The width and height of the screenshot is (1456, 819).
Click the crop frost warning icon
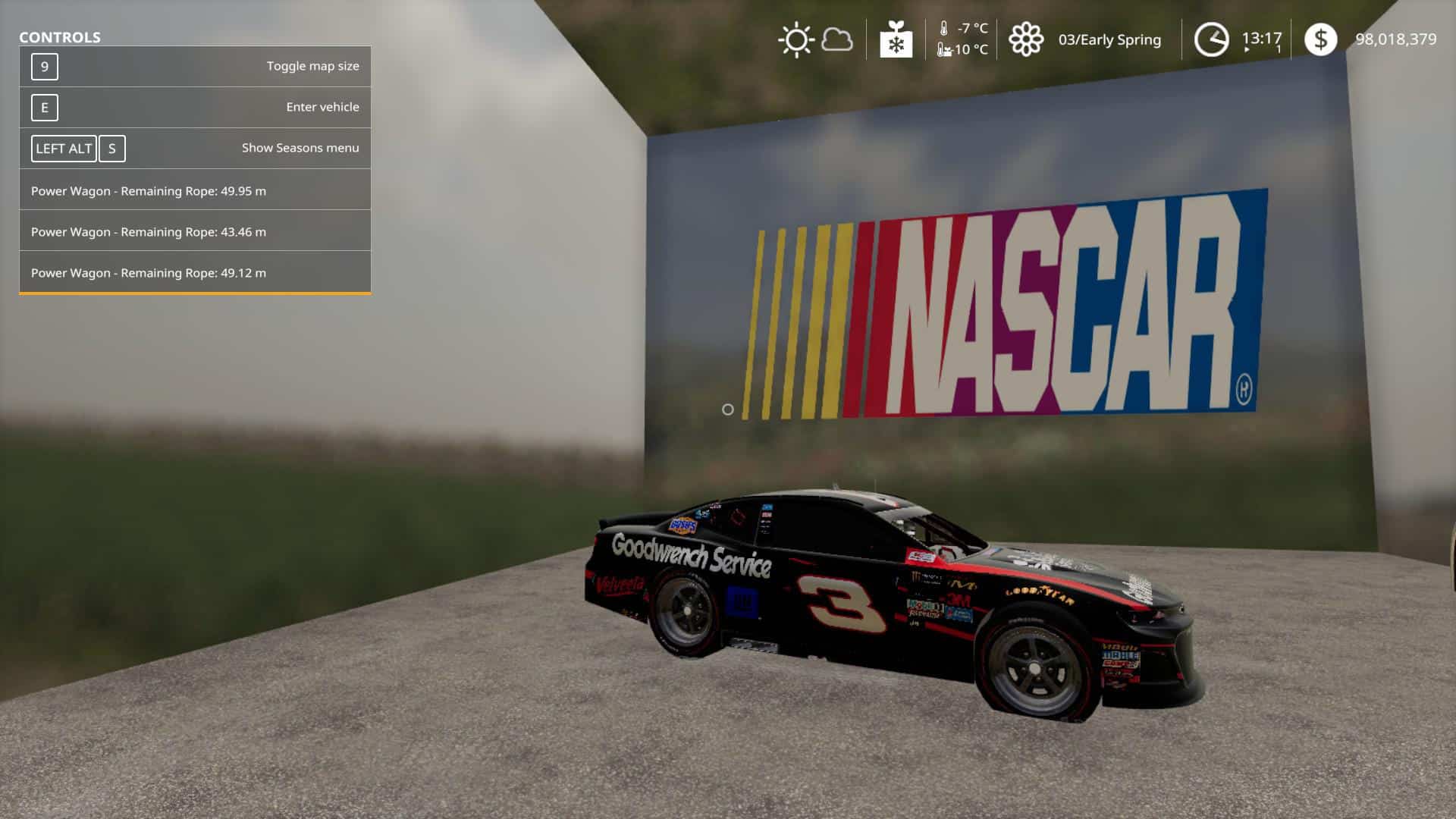(x=896, y=40)
